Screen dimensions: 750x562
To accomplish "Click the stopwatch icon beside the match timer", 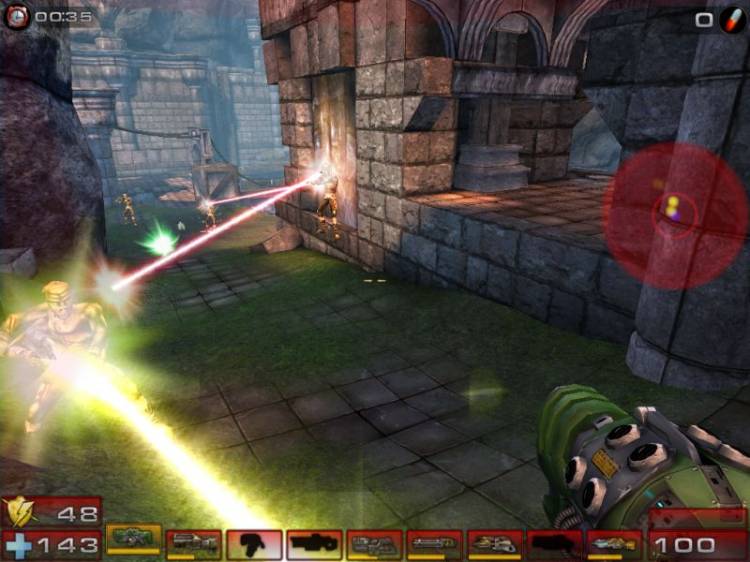I will (x=17, y=16).
